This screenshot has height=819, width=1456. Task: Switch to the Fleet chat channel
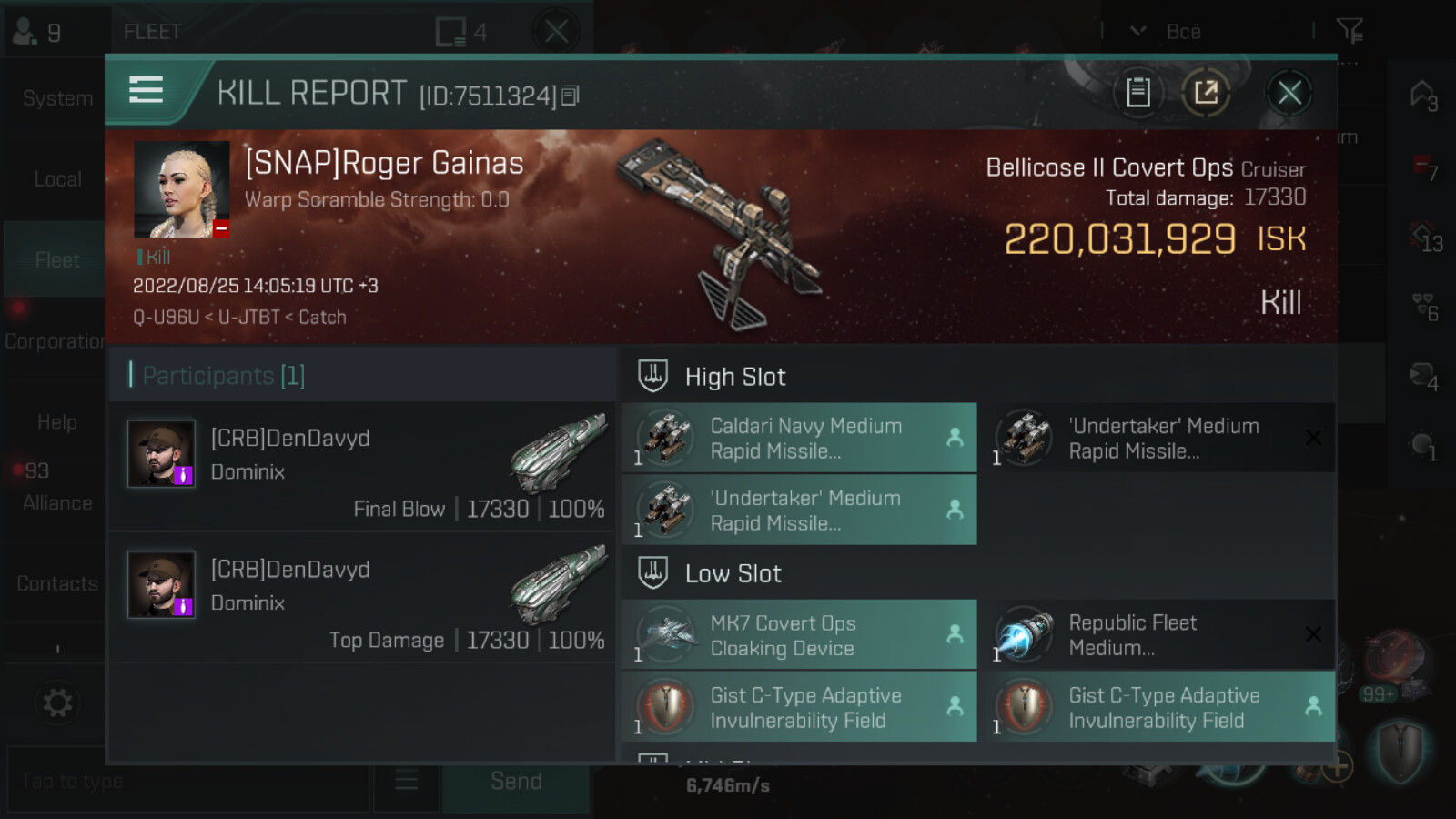coord(56,260)
